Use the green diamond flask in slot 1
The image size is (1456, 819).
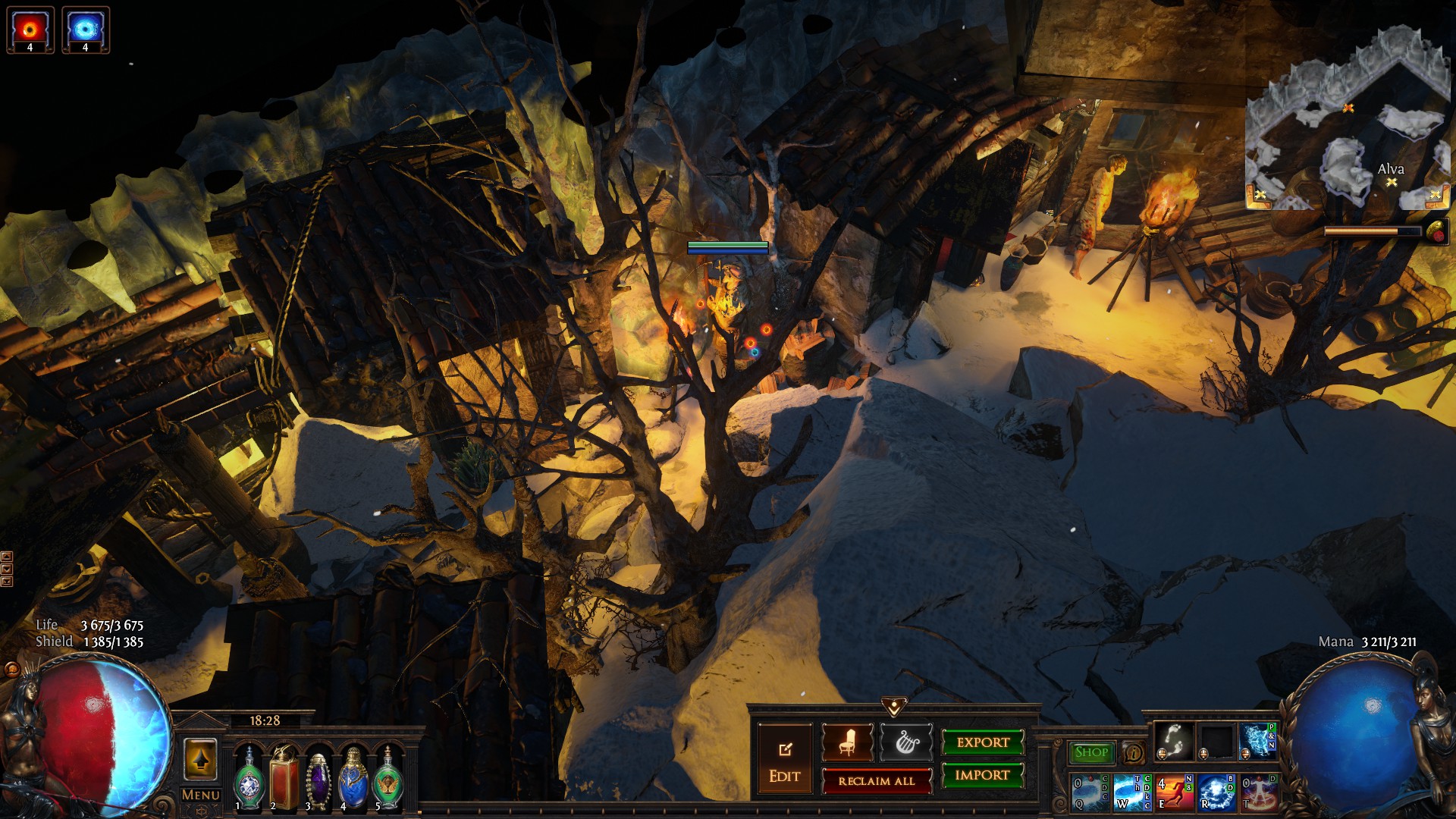pyautogui.click(x=249, y=780)
